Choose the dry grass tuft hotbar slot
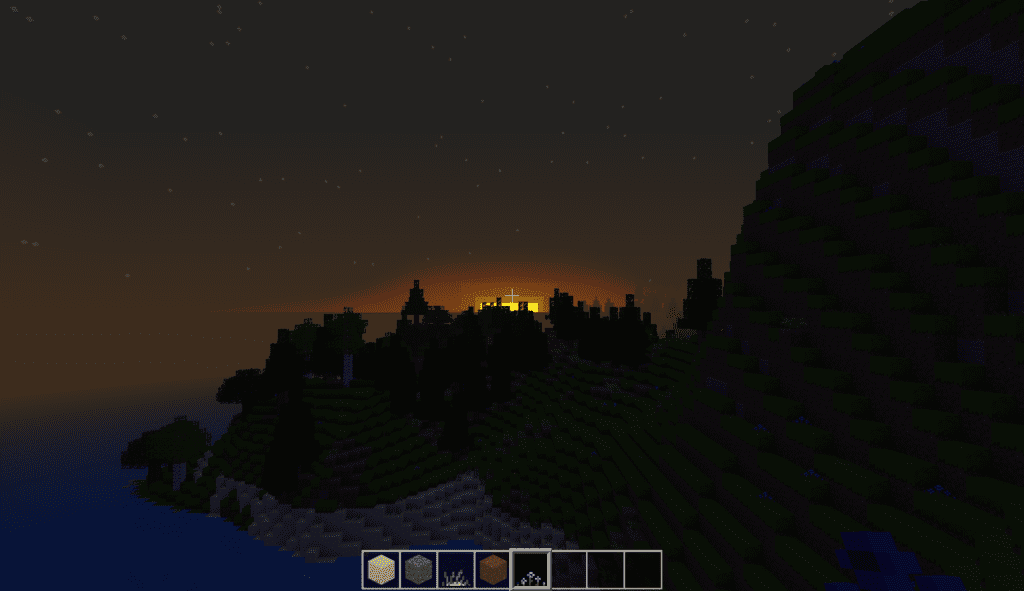This screenshot has width=1024, height=591. (455, 569)
